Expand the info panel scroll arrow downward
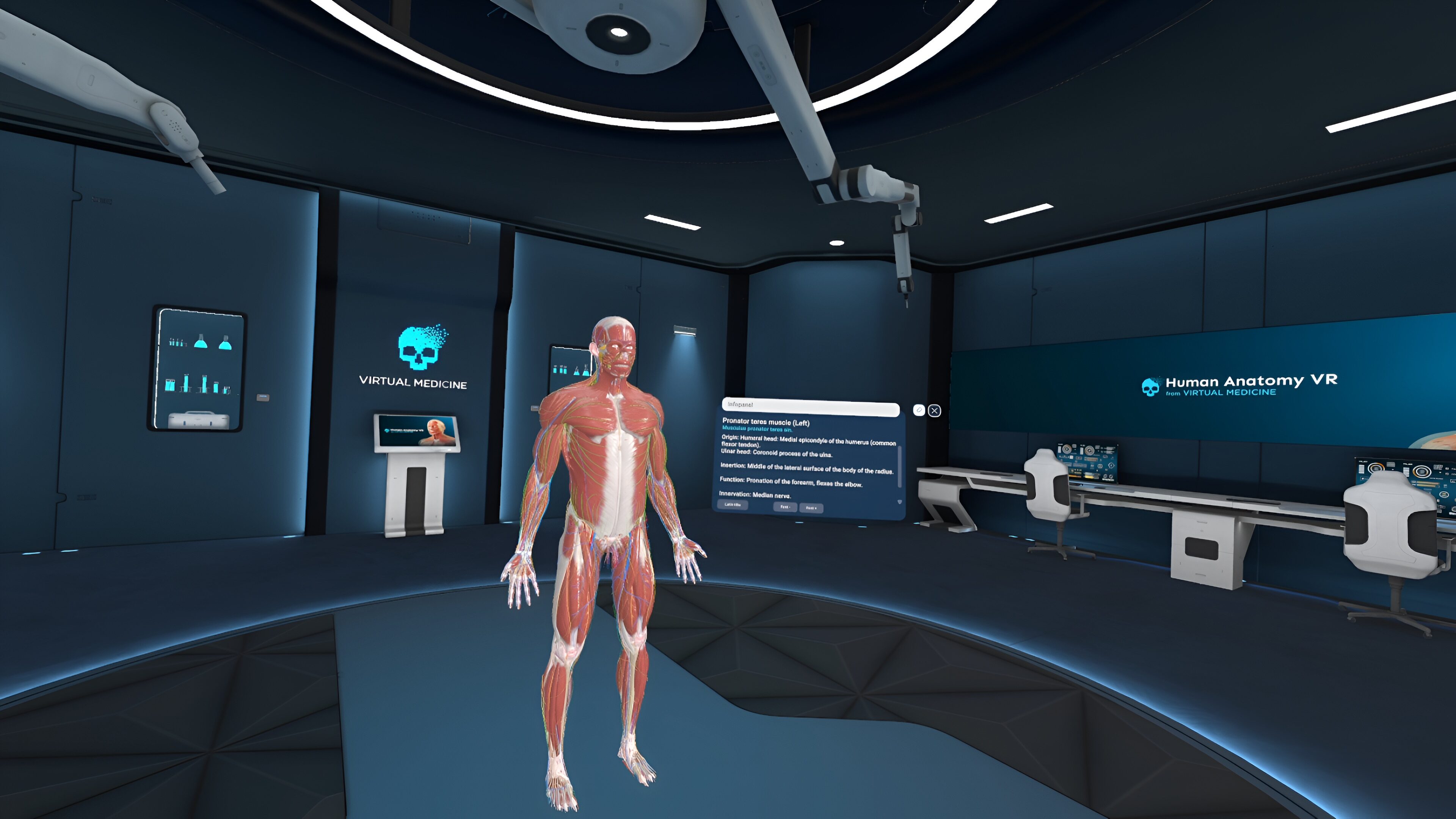The height and width of the screenshot is (819, 1456). [900, 501]
